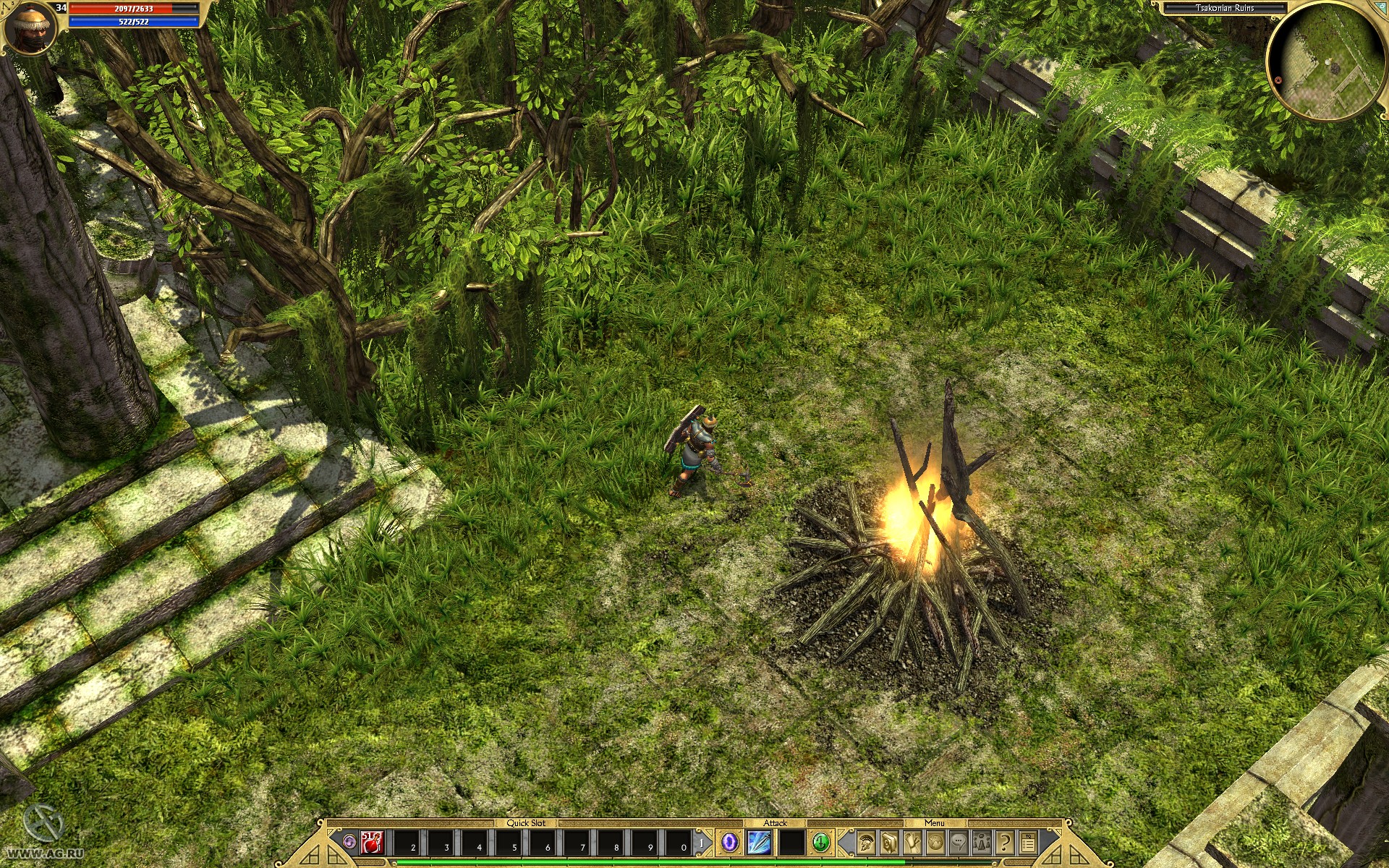The image size is (1389, 868).
Task: Open the chat speech bubble icon
Action: click(x=959, y=844)
